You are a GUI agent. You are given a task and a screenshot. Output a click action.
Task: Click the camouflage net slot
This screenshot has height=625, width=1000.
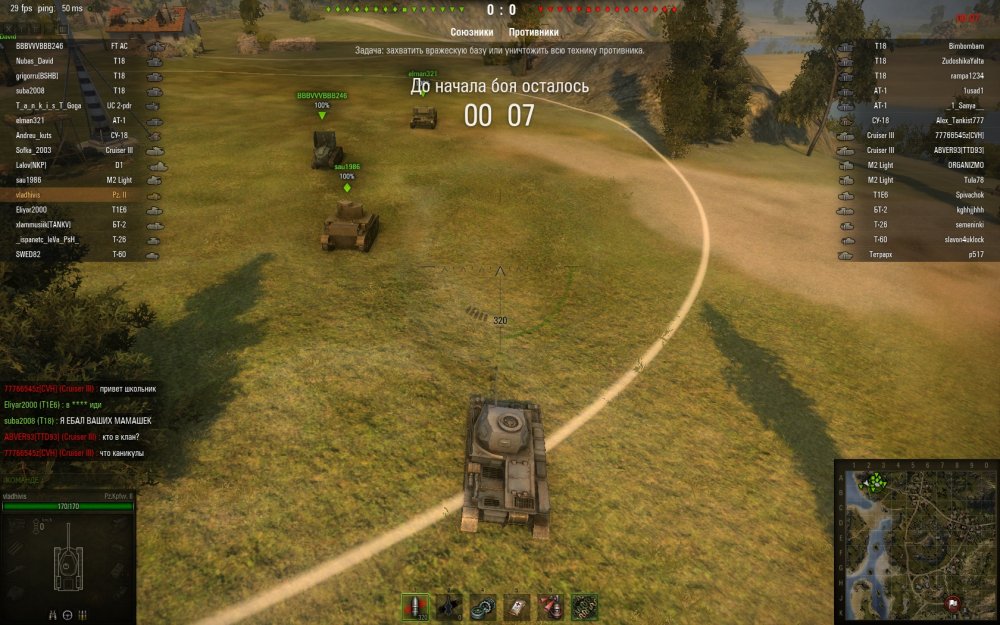click(584, 605)
